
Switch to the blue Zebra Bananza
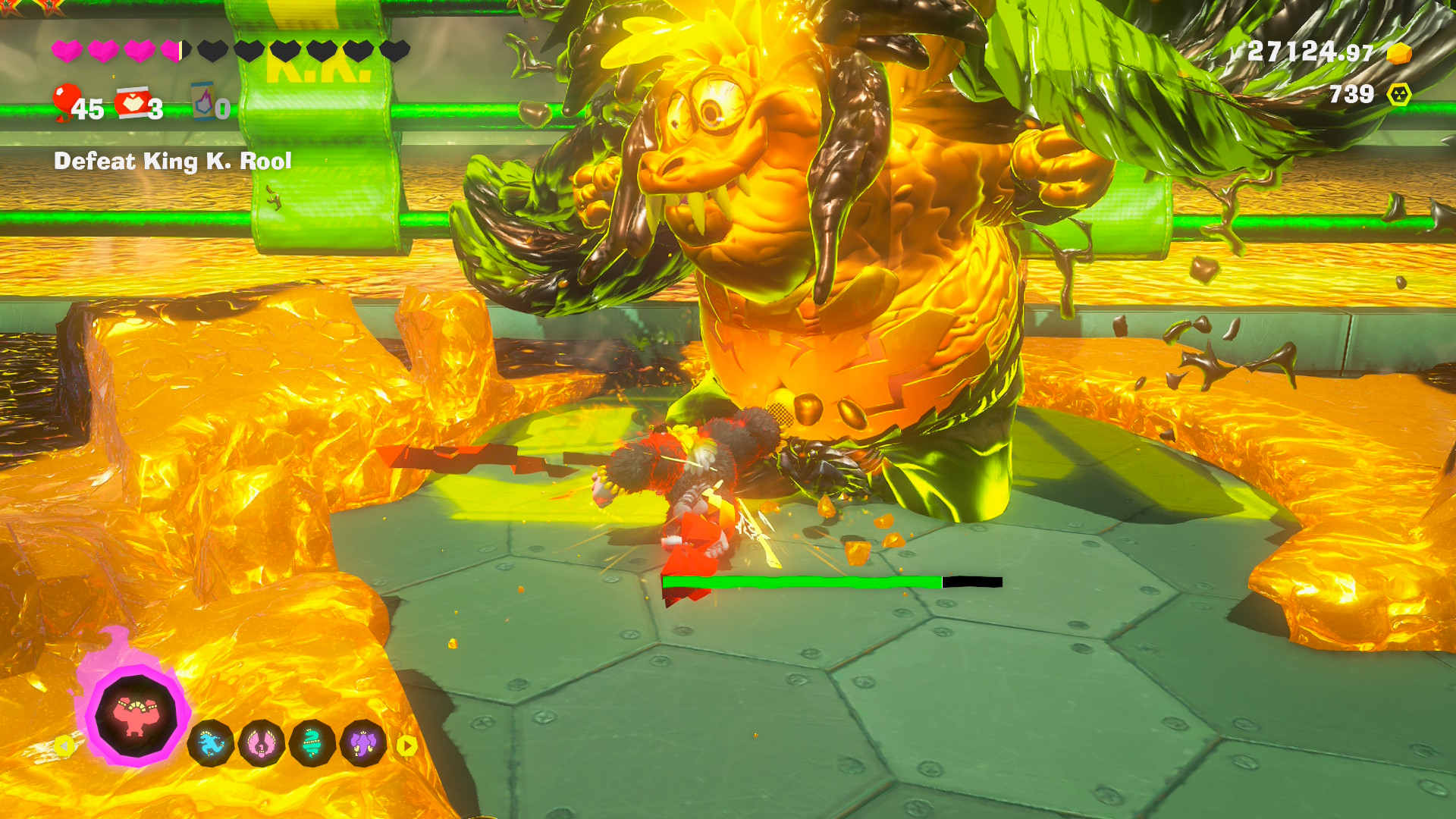coord(211,744)
